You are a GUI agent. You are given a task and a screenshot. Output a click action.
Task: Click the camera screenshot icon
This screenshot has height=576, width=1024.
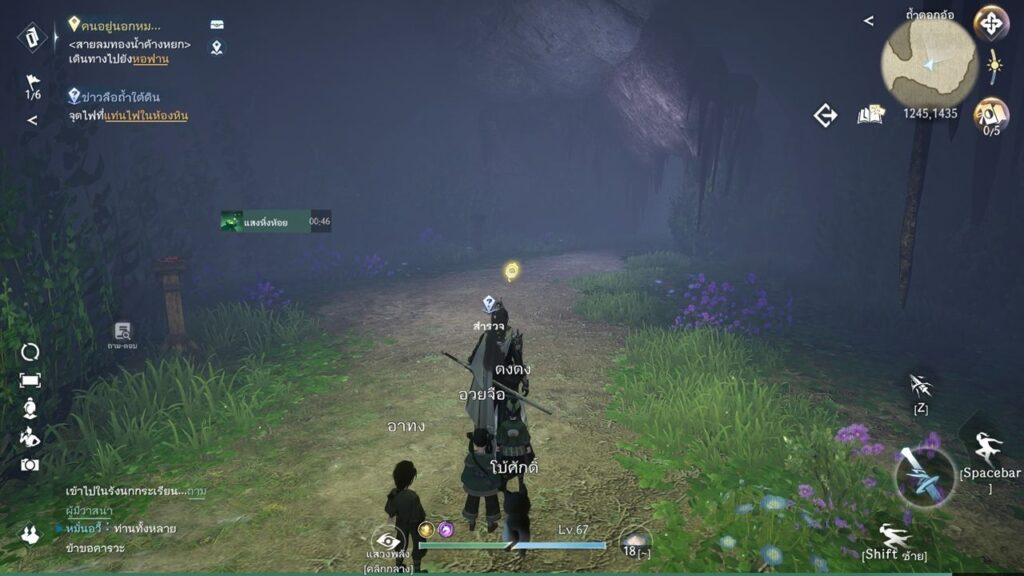coord(30,464)
